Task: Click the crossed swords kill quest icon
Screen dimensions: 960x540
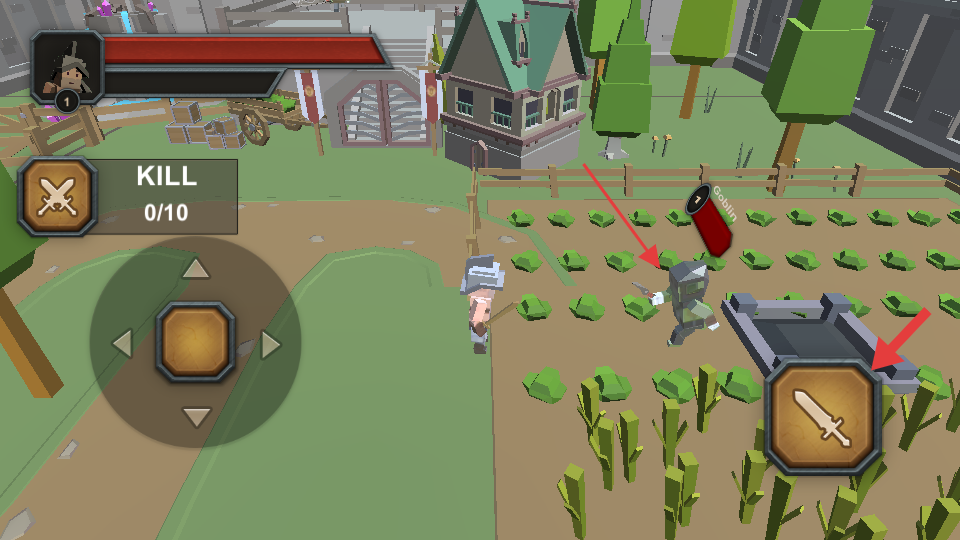Action: (x=57, y=196)
